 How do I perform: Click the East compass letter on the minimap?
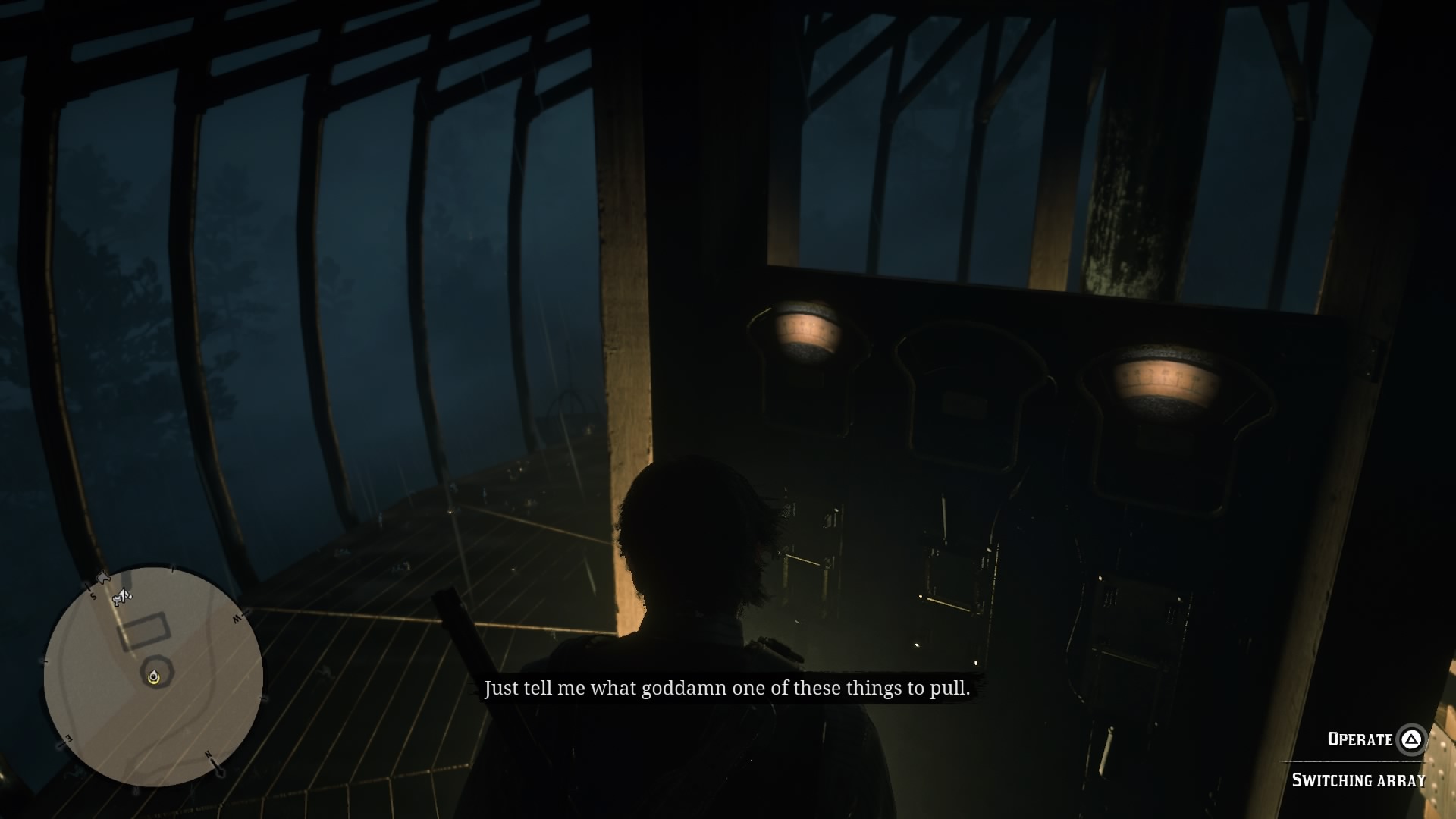[x=67, y=738]
